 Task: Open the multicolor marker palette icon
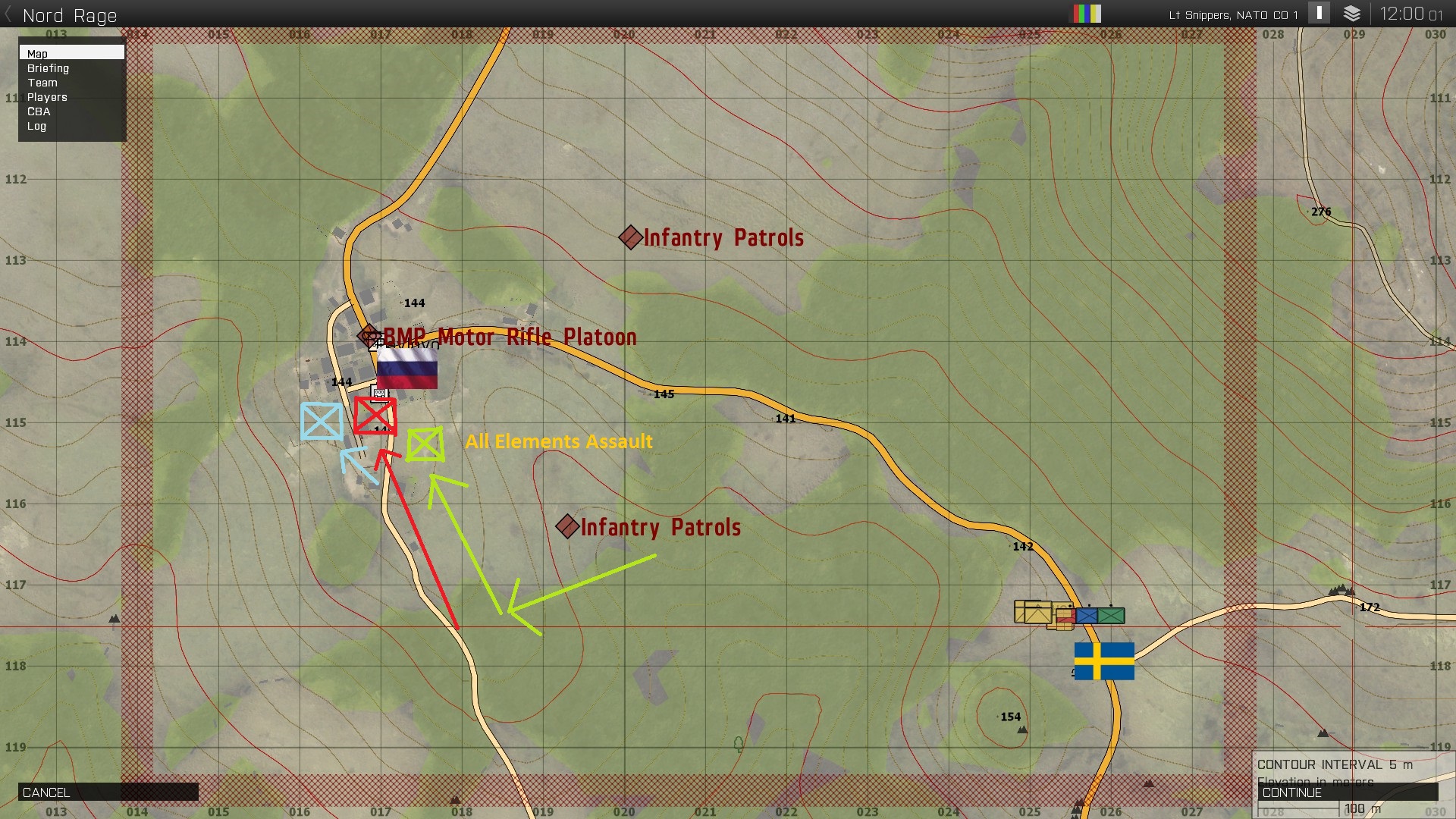coord(1085,14)
